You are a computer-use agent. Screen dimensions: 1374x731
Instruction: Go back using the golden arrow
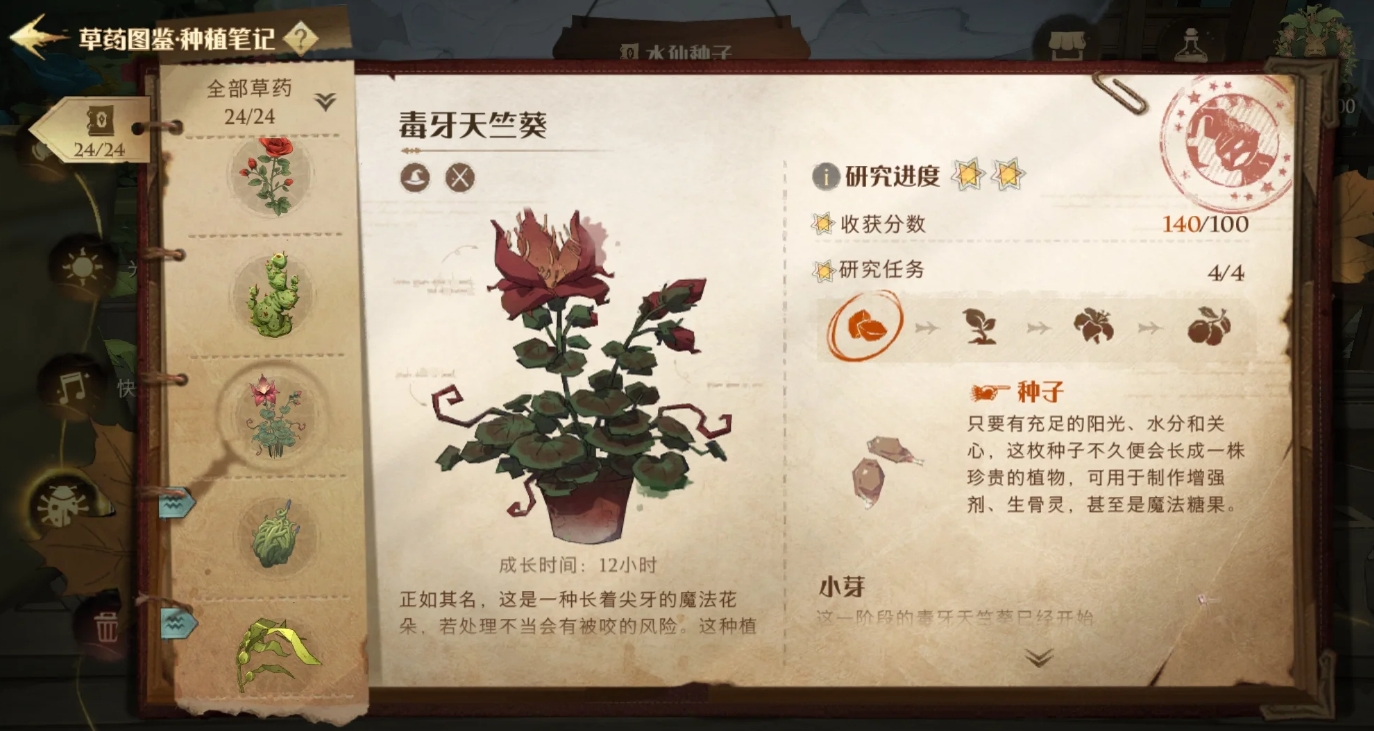click(38, 37)
